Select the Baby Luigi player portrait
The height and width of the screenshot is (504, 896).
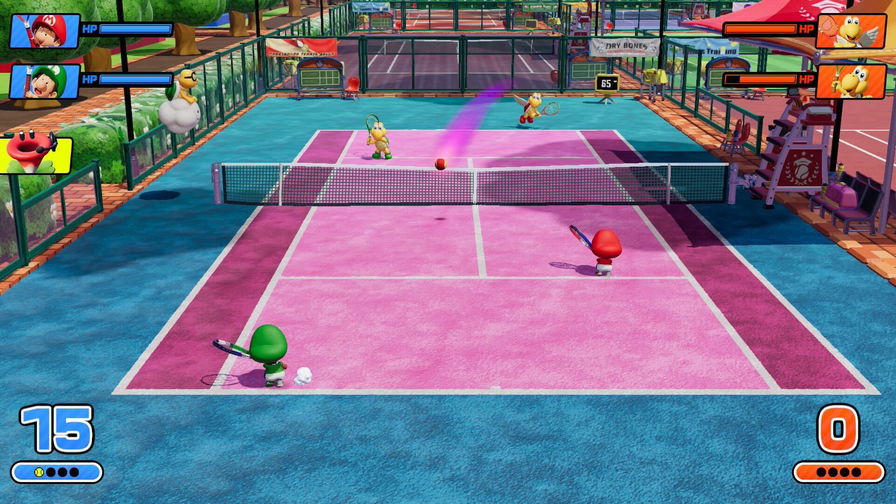point(45,81)
